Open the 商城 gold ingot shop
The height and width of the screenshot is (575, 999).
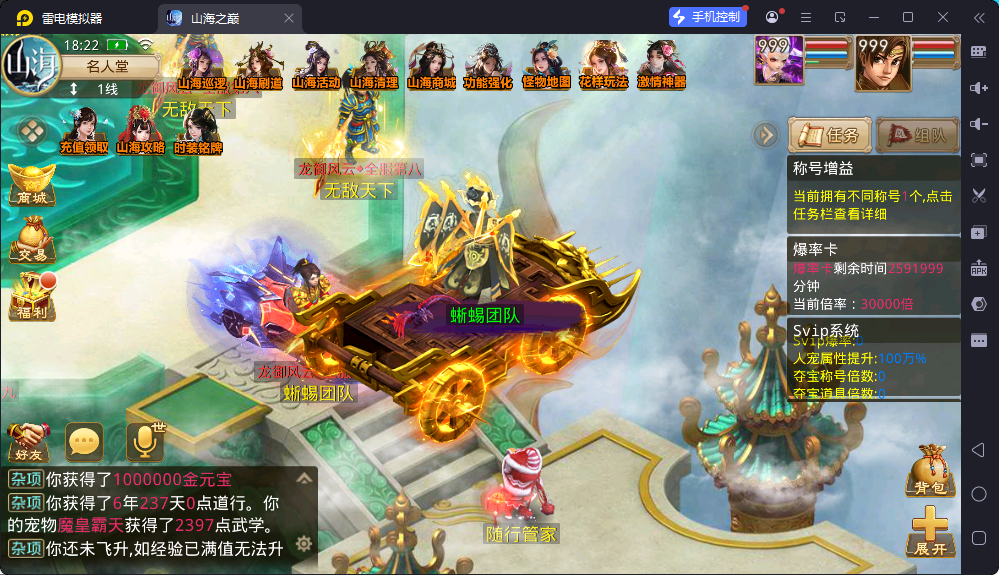pos(31,184)
